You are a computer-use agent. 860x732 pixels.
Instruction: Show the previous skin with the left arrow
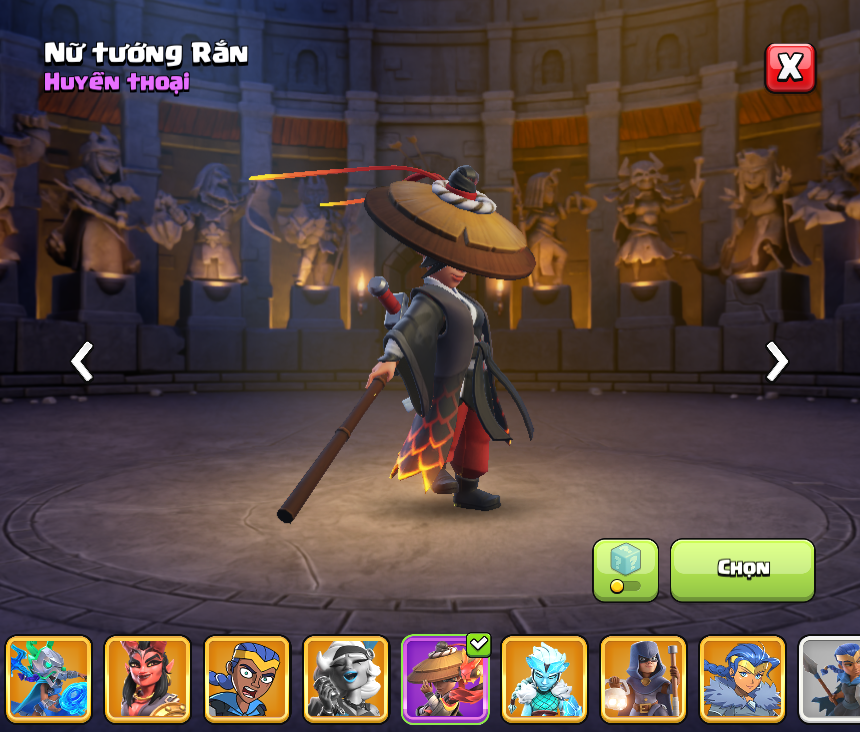(x=82, y=361)
